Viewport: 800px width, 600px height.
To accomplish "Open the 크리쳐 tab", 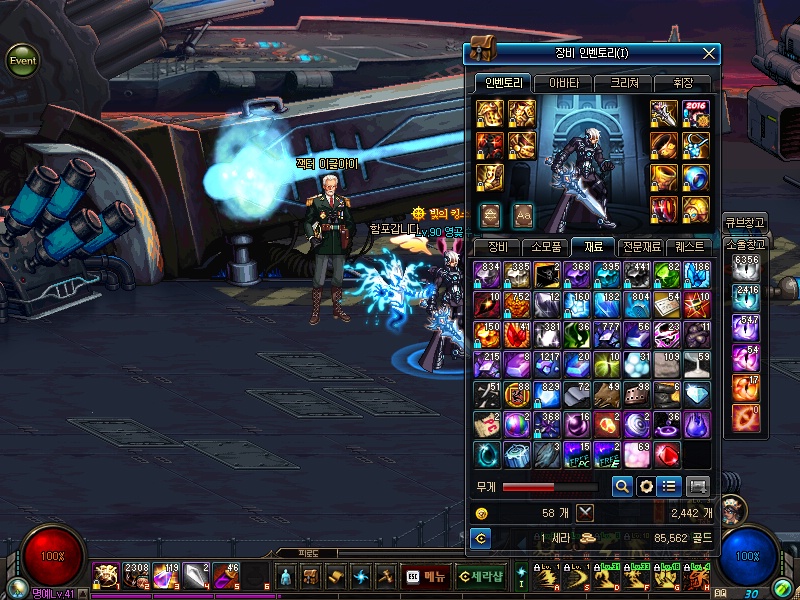I will [x=623, y=83].
